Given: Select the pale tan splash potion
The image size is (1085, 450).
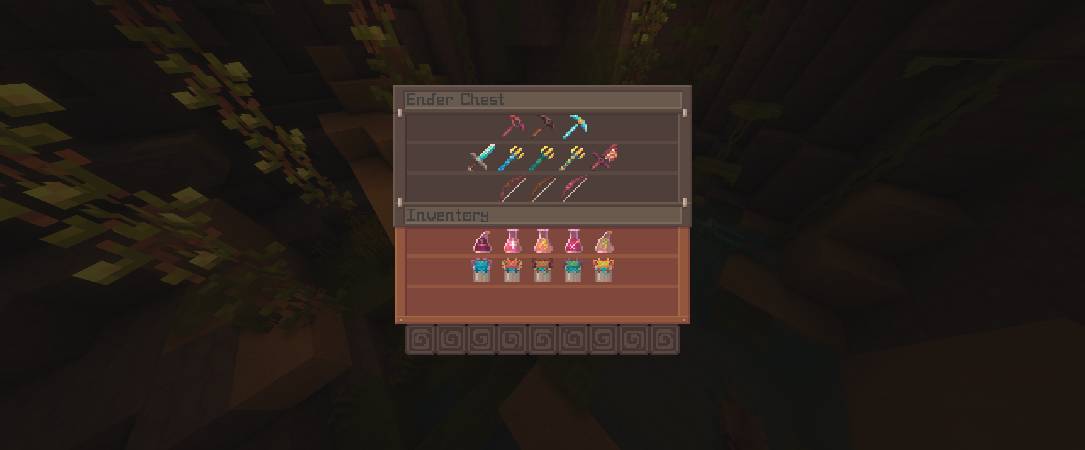Looking at the screenshot, I should [603, 241].
